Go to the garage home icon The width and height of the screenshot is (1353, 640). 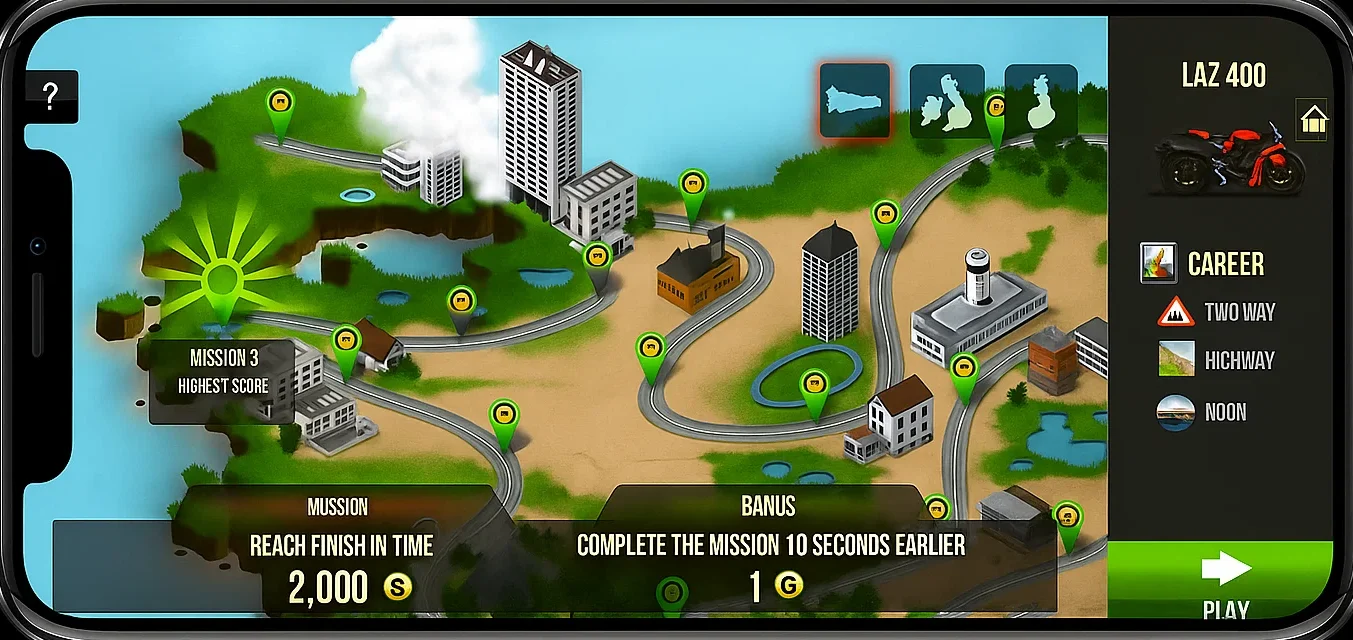click(x=1312, y=122)
